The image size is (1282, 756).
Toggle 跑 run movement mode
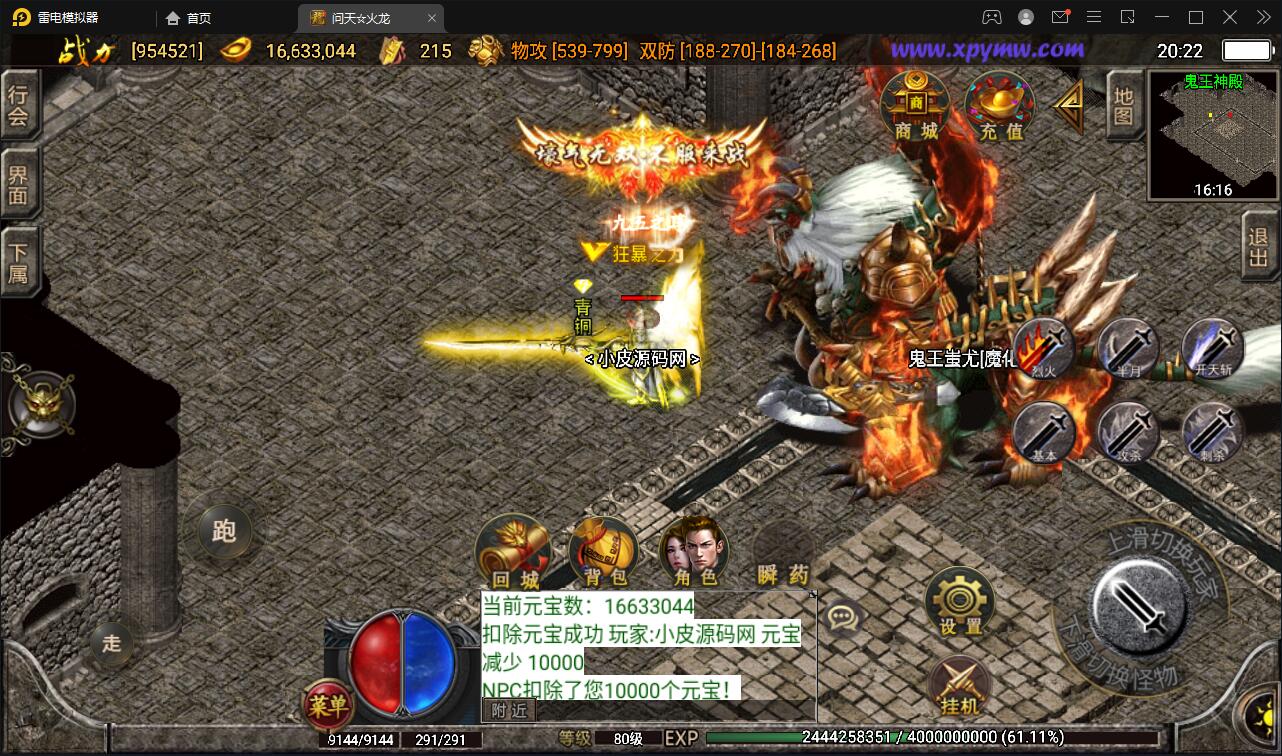click(x=222, y=533)
